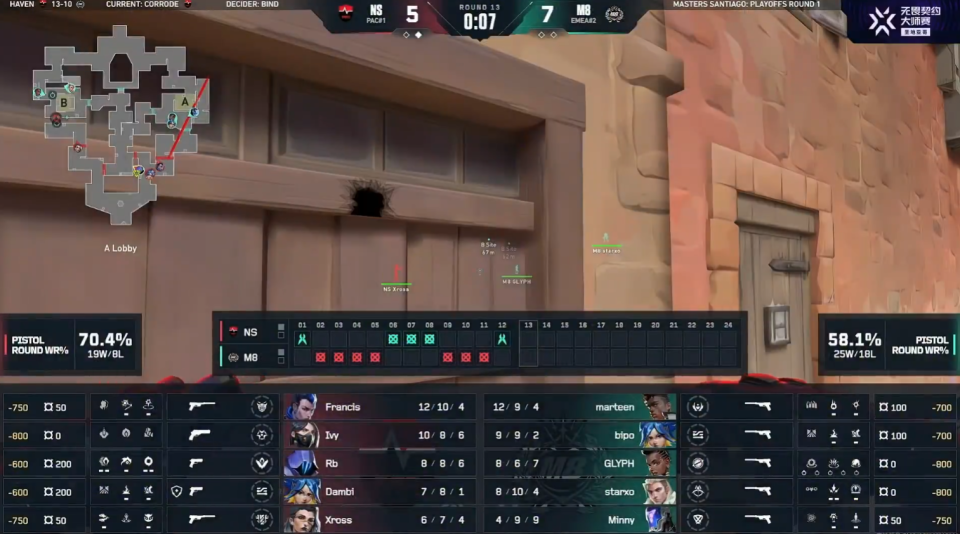Open the NS pistol round win rate panel
960x534 pixels.
[70, 344]
